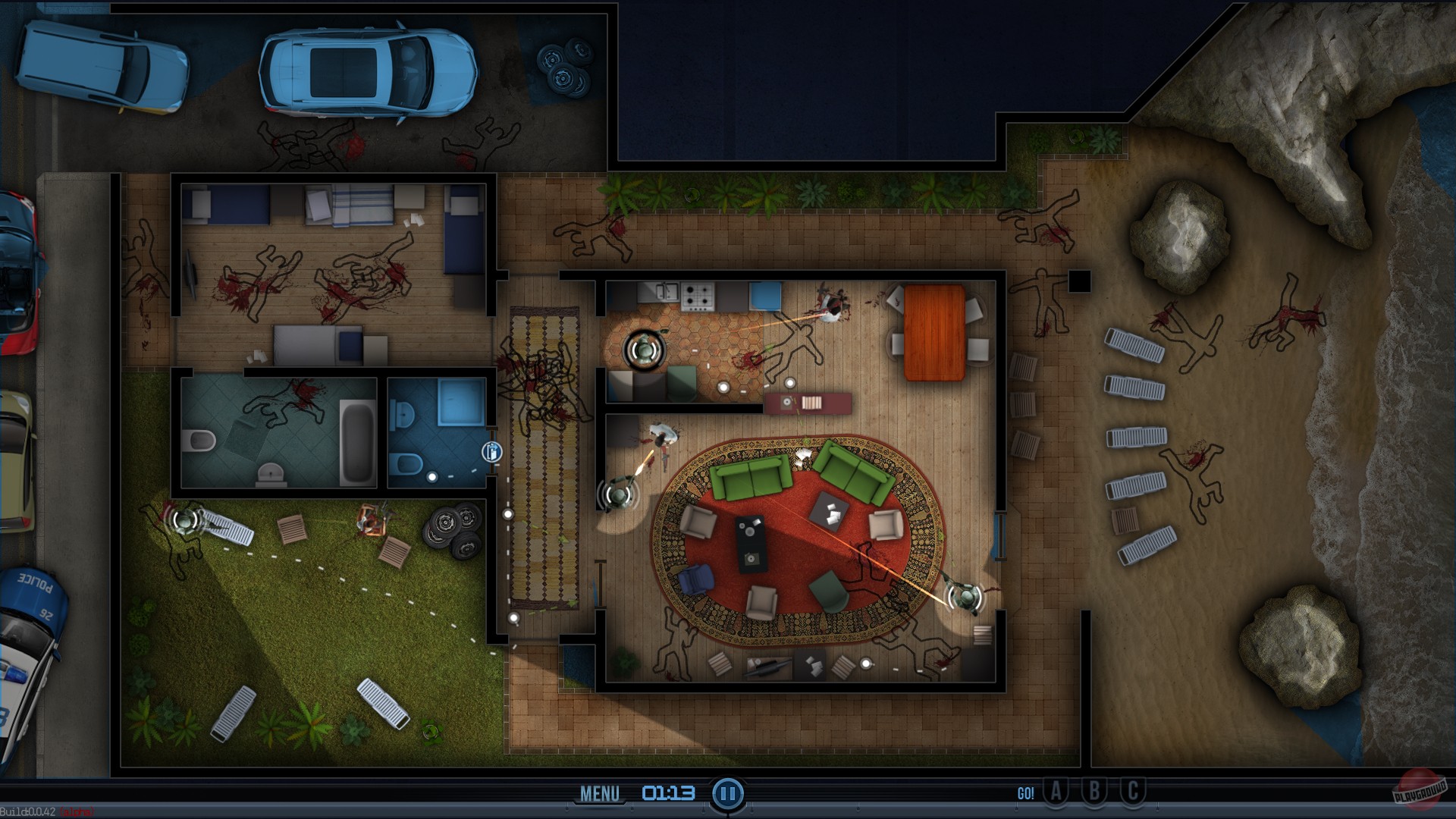This screenshot has width=1456, height=819.
Task: Click the 01:13 mission timer
Action: 667,791
